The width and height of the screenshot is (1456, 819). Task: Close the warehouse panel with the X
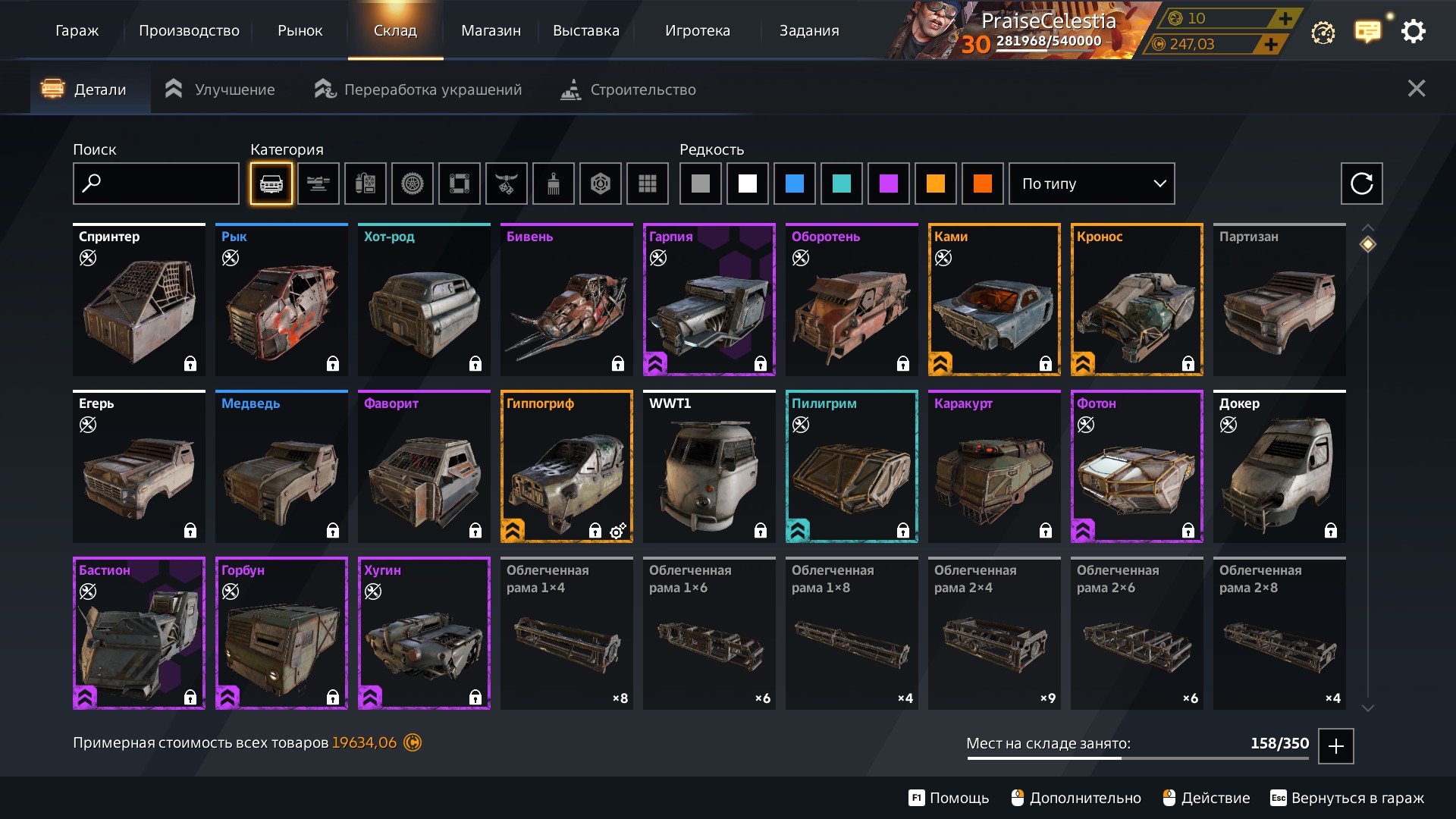(x=1416, y=89)
